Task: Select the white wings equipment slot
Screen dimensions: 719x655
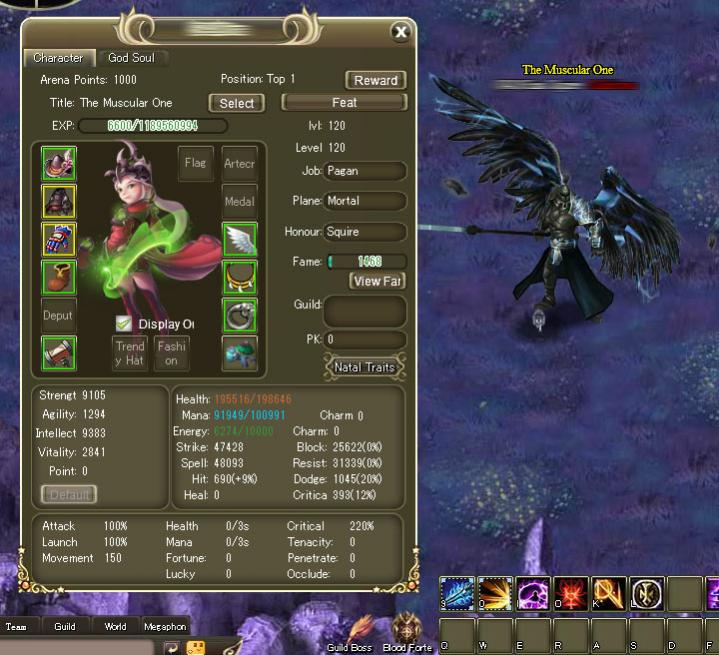Action: coord(239,239)
